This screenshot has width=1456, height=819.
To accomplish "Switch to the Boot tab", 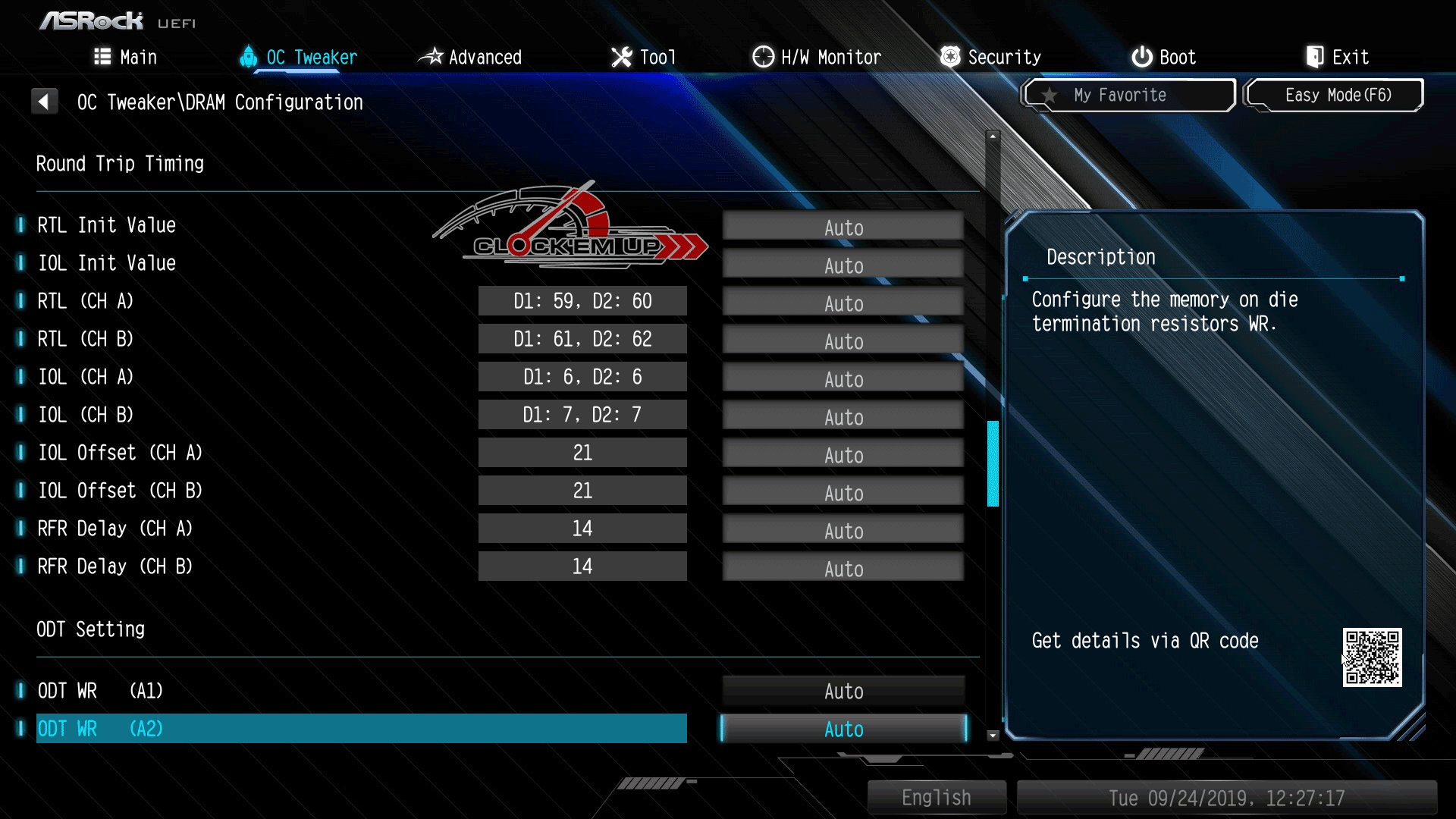I will pos(1164,57).
